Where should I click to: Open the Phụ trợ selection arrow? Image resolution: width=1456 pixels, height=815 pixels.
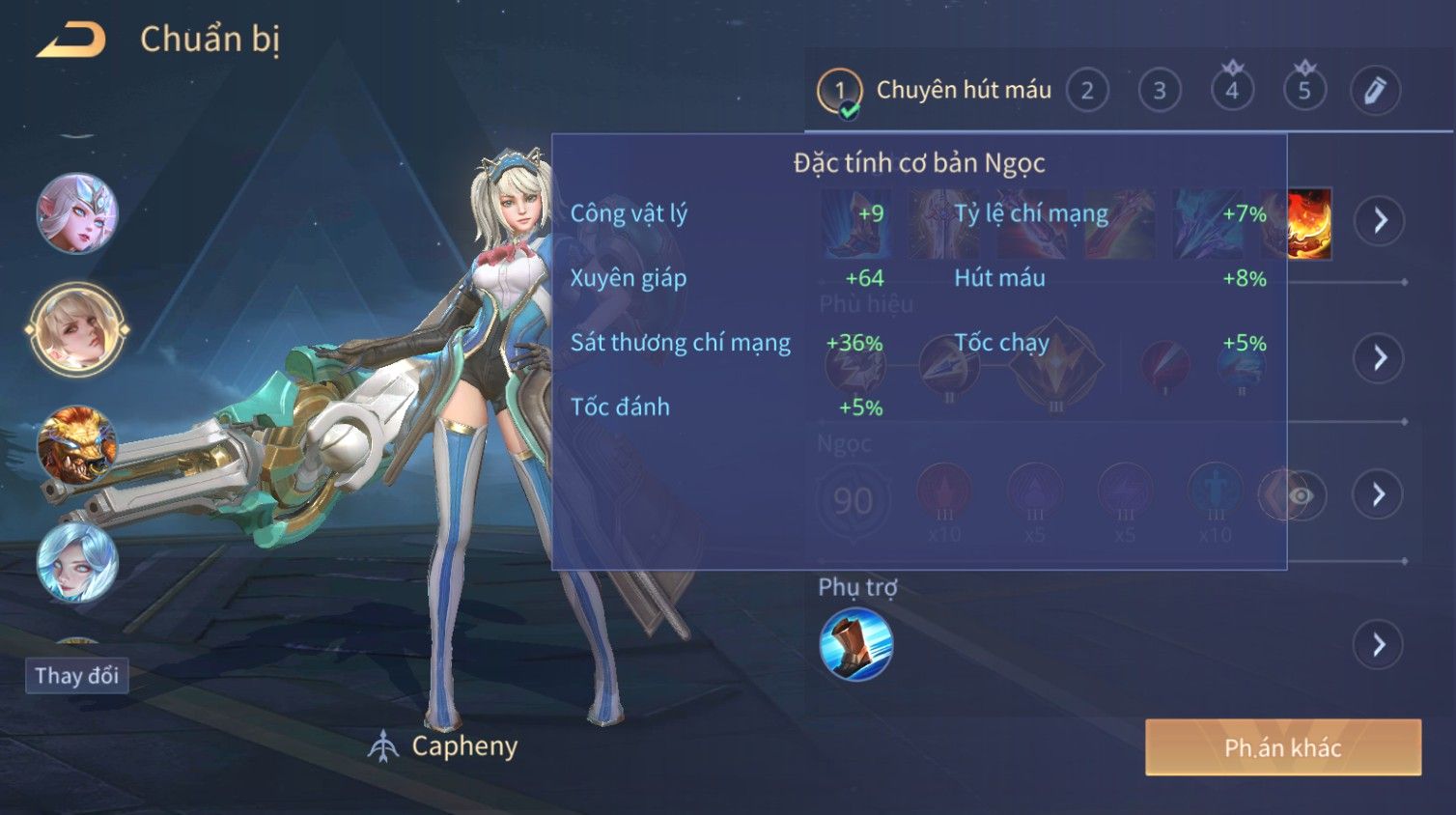(1380, 644)
